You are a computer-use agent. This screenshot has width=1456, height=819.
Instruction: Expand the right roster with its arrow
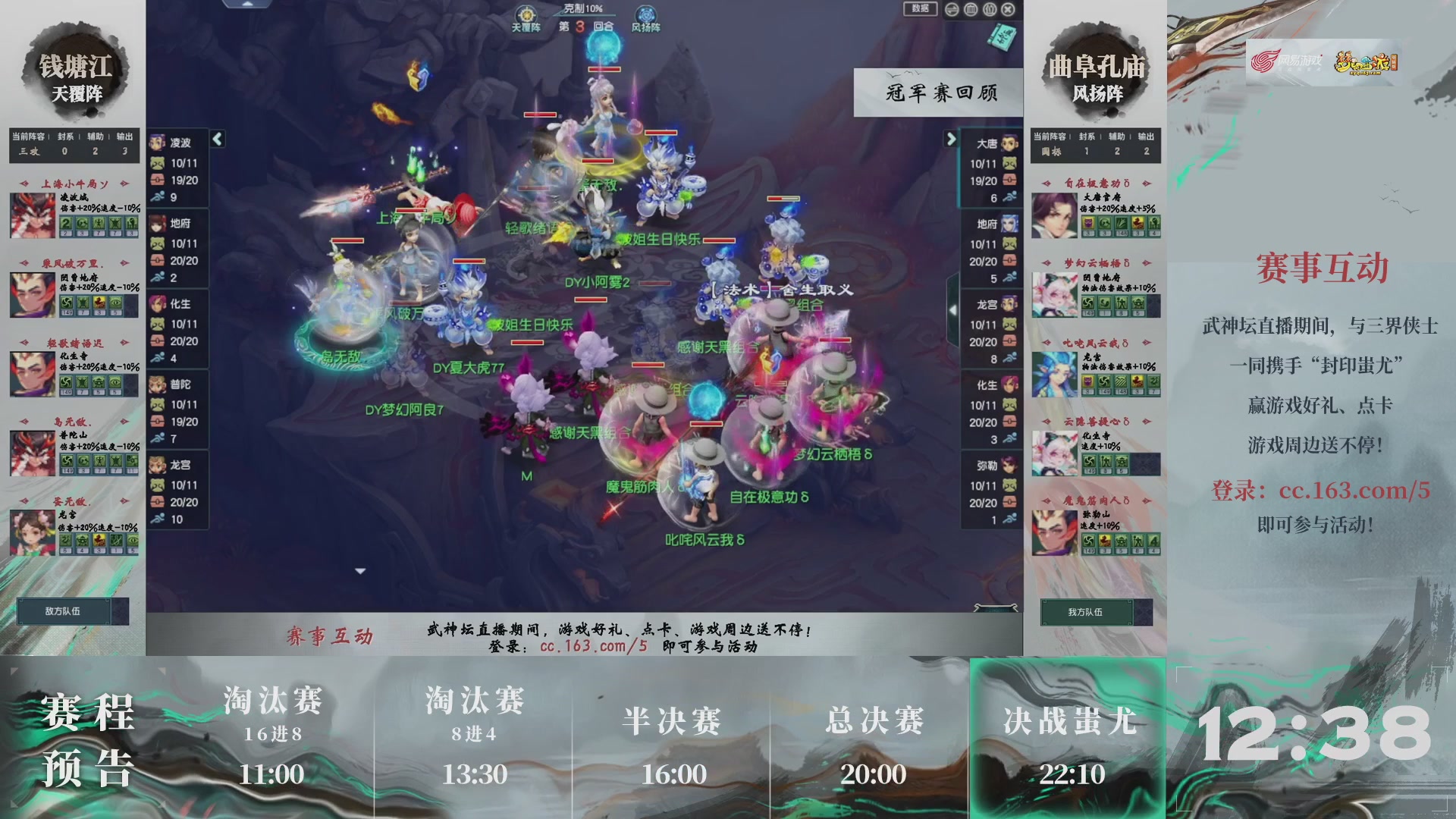click(x=952, y=140)
